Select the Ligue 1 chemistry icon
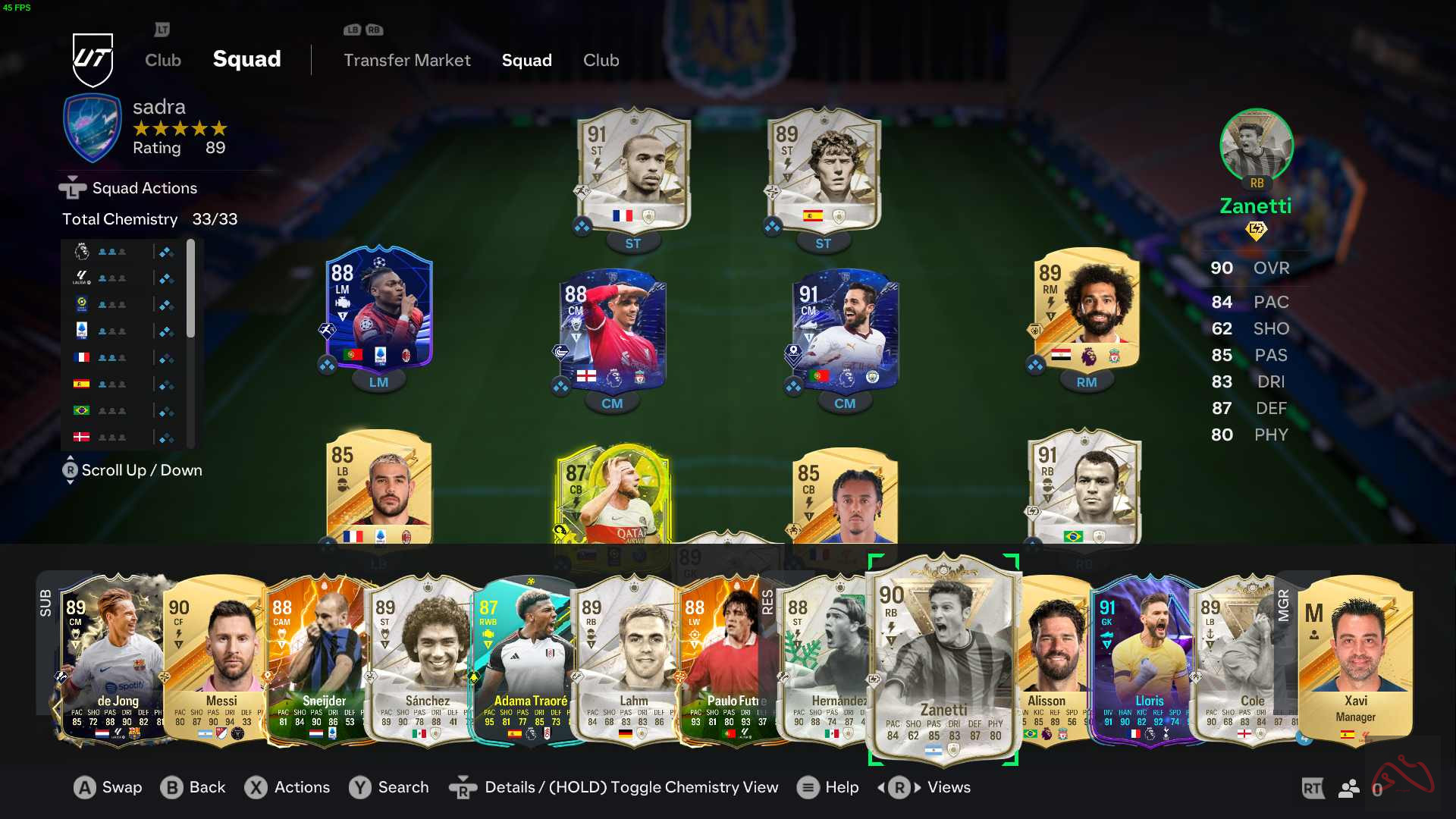Image resolution: width=1456 pixels, height=819 pixels. 81,303
